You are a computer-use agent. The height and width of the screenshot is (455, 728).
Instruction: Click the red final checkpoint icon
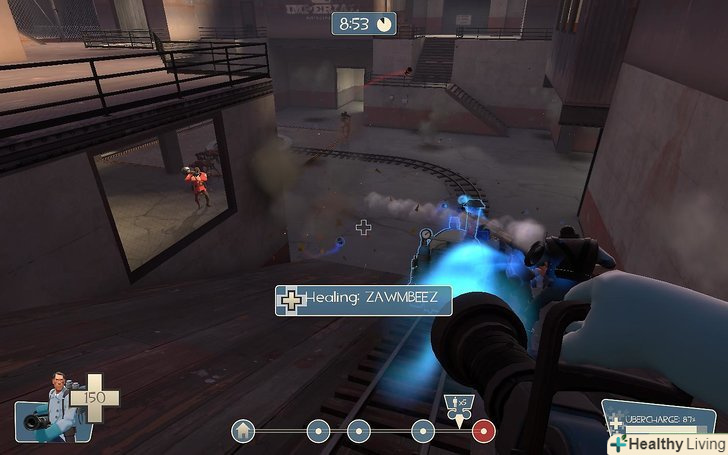tap(484, 431)
